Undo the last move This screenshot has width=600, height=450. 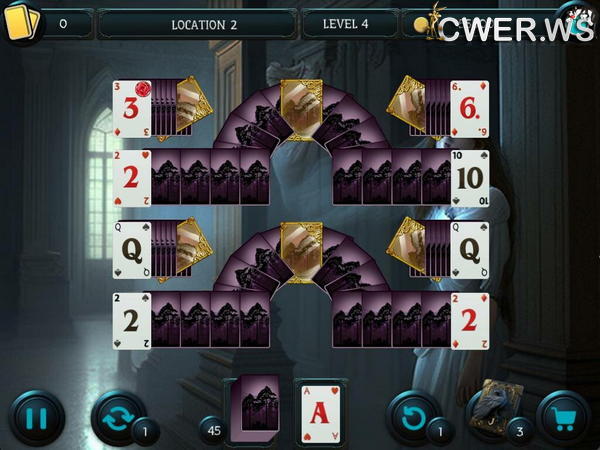(413, 416)
